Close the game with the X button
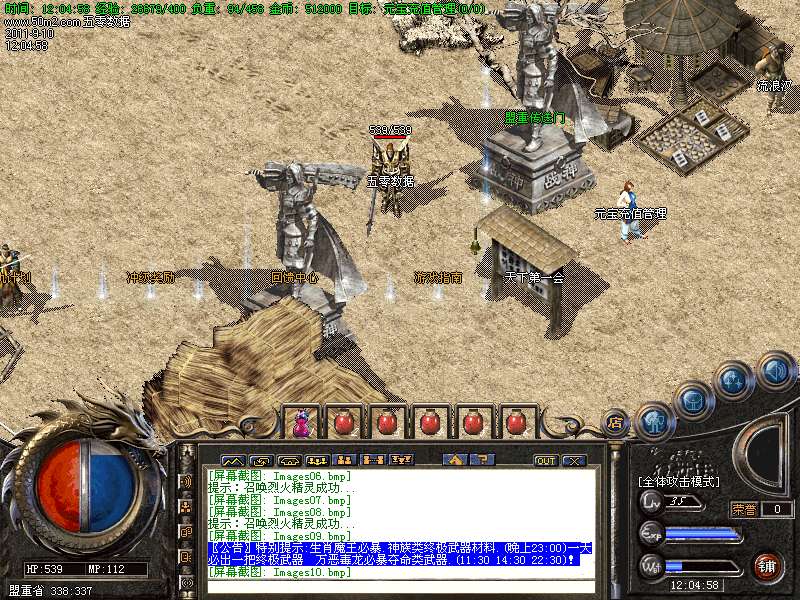 pos(573,460)
